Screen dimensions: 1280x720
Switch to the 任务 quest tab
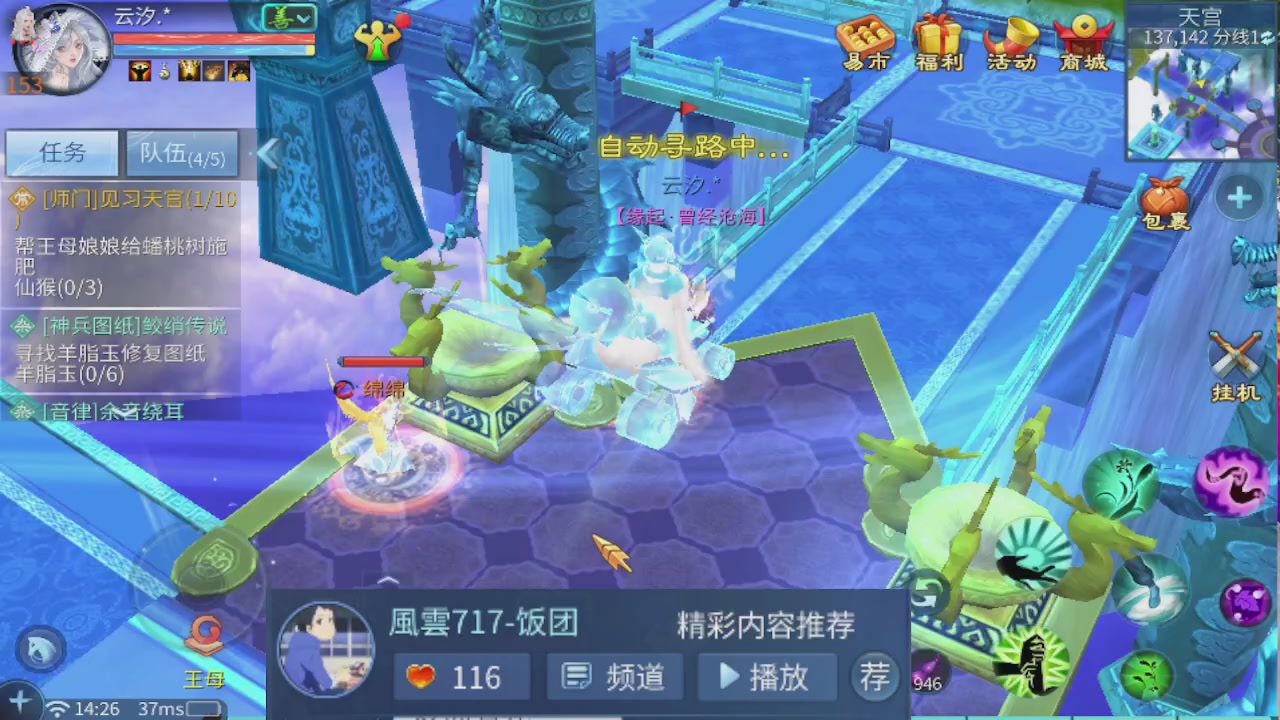click(62, 152)
